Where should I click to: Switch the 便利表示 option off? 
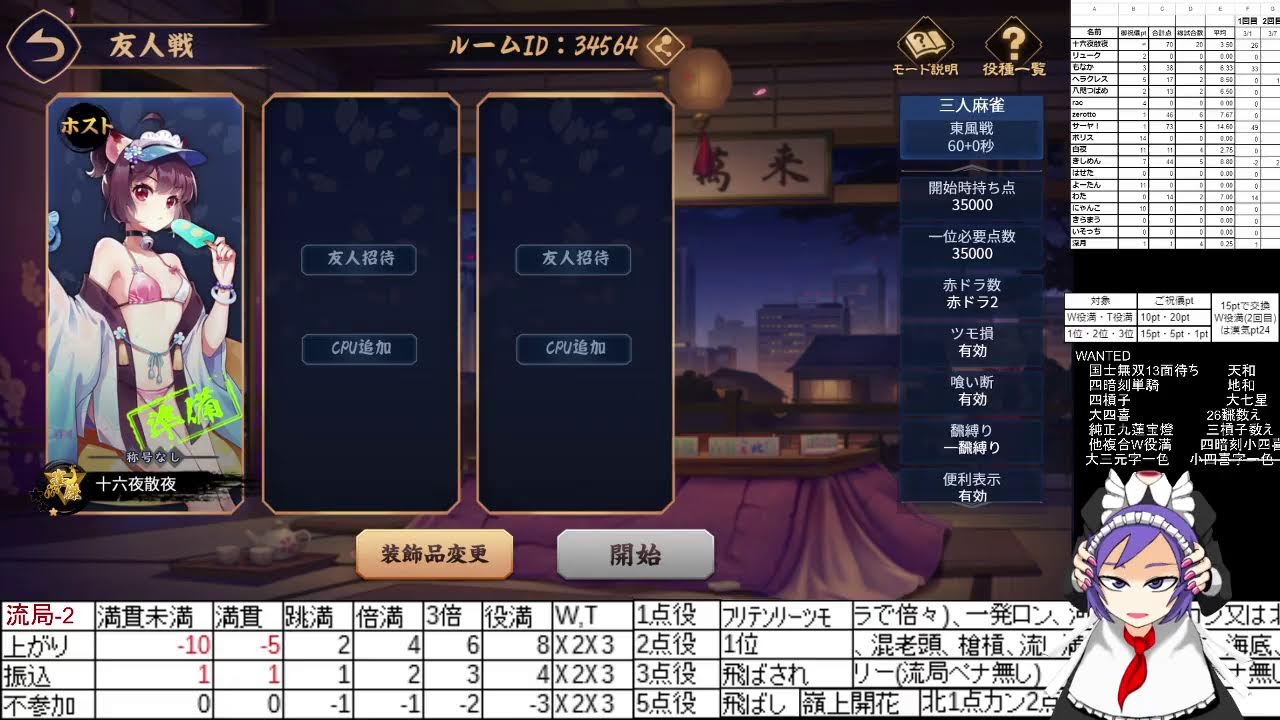click(x=970, y=488)
